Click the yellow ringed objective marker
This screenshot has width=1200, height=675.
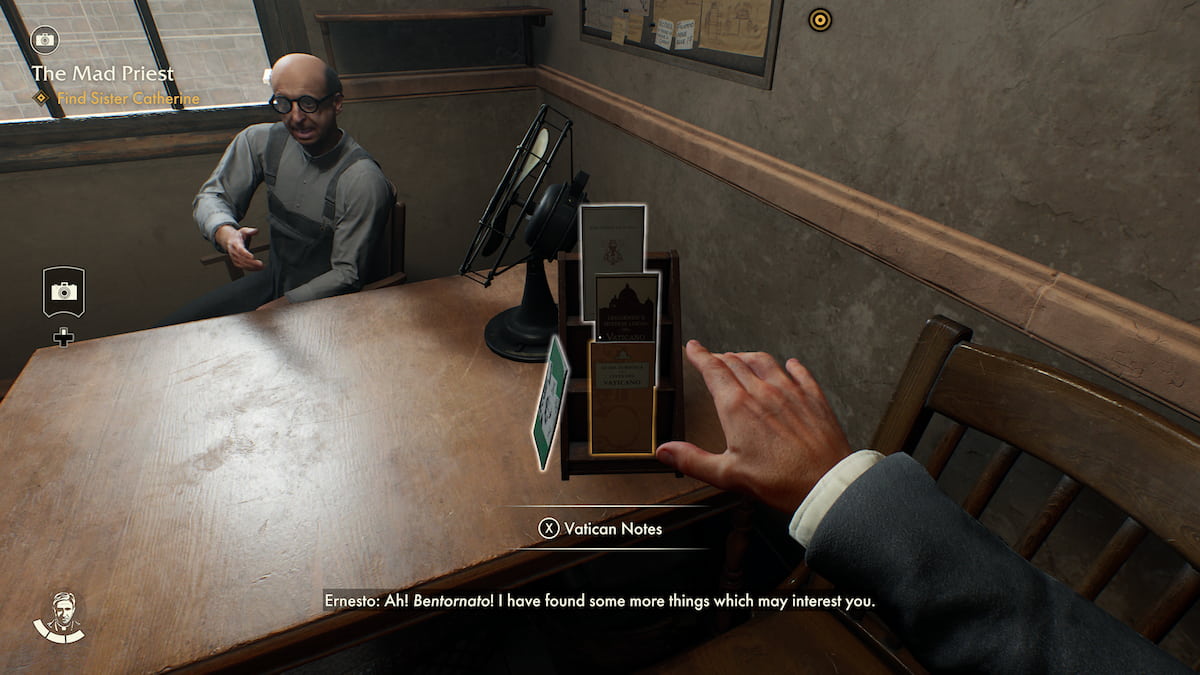click(820, 19)
